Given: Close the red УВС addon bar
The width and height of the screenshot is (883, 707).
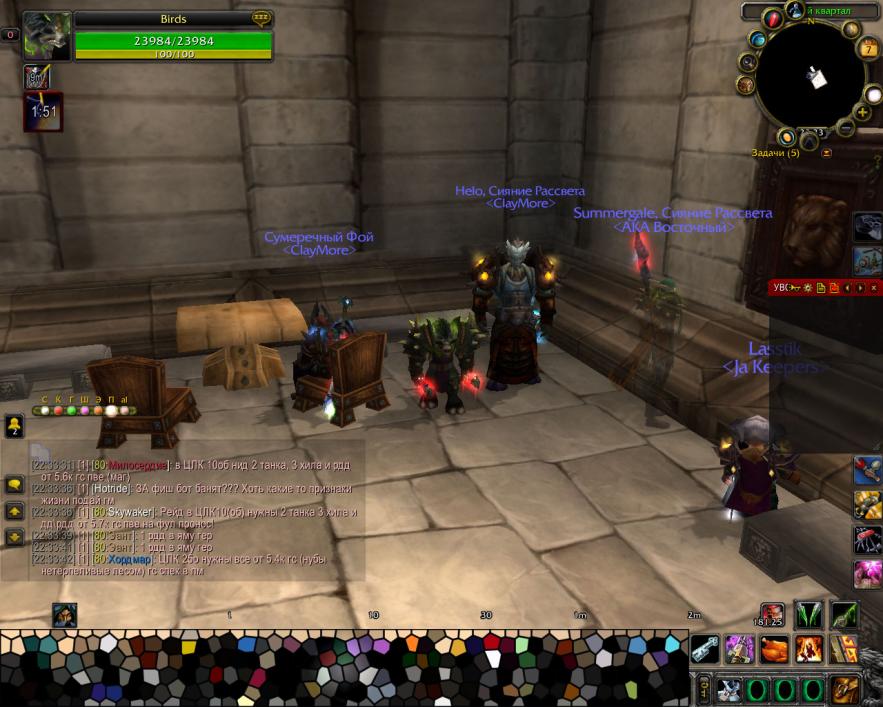Looking at the screenshot, I should pyautogui.click(x=872, y=288).
